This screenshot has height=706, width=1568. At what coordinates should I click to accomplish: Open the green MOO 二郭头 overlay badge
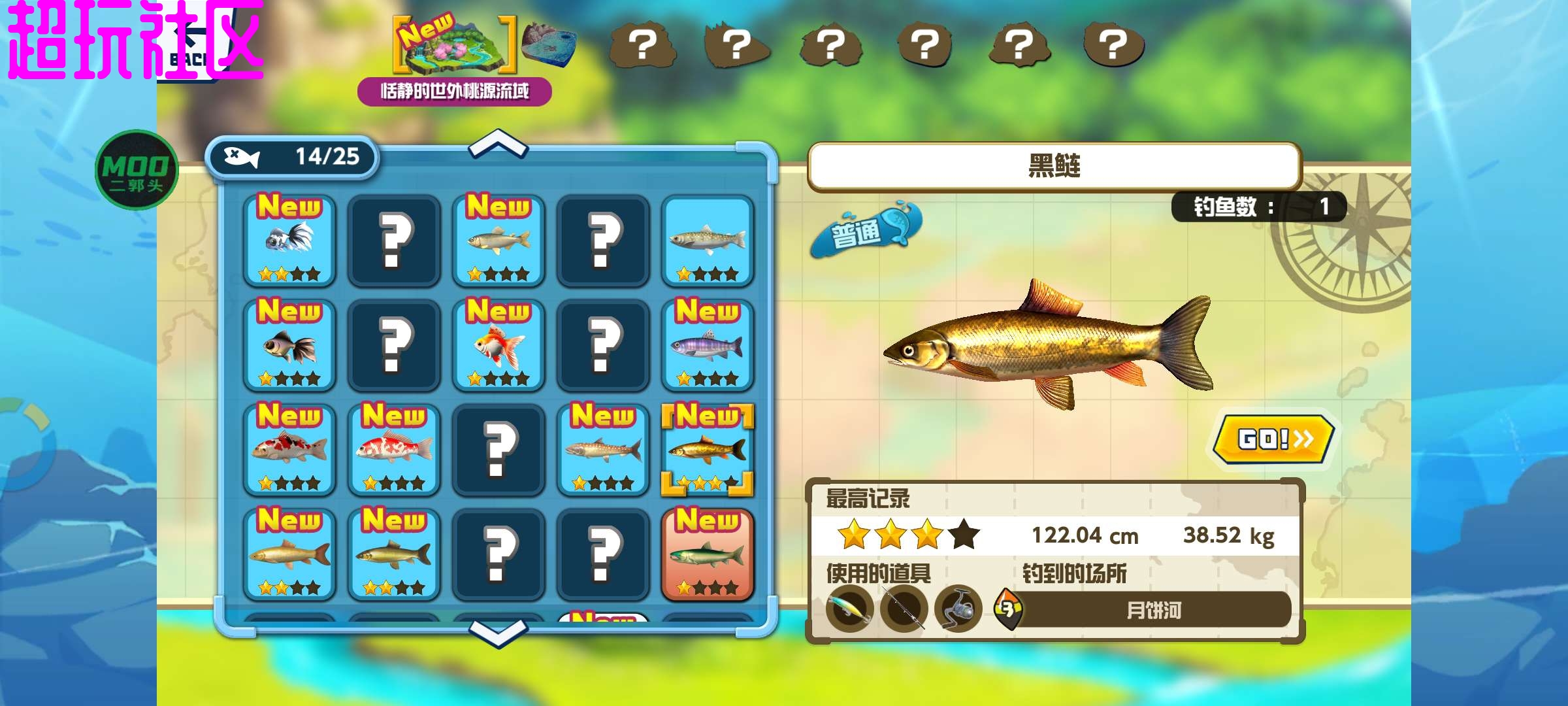click(x=136, y=170)
